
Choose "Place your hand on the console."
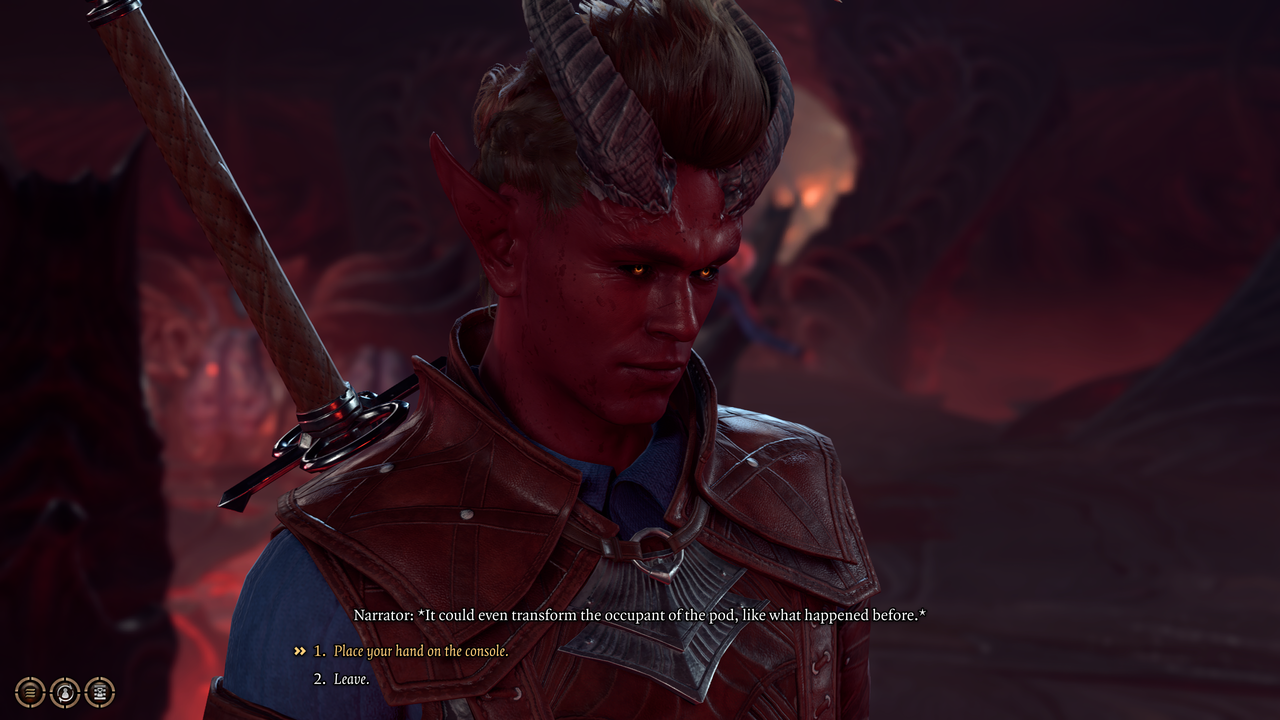421,651
